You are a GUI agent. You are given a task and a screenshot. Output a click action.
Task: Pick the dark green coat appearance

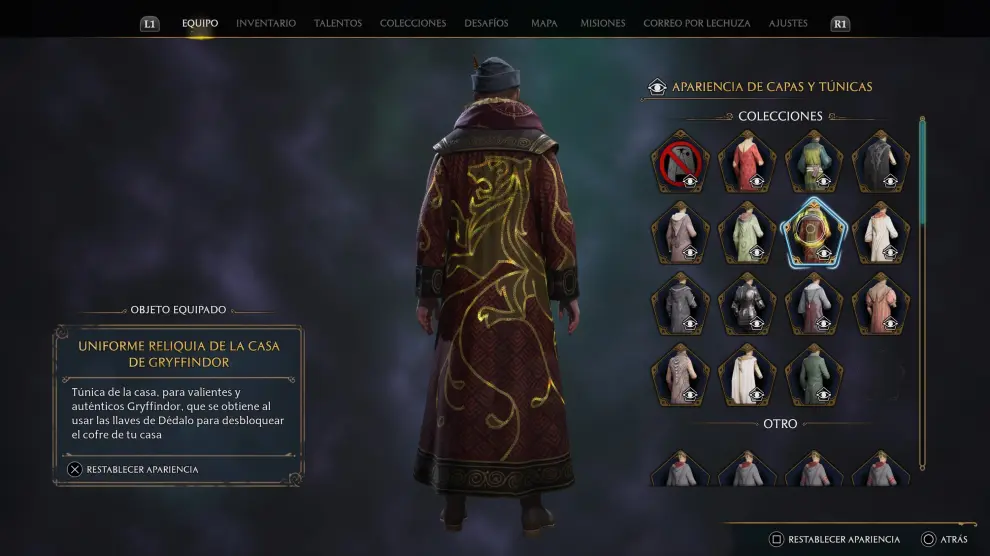(x=814, y=374)
